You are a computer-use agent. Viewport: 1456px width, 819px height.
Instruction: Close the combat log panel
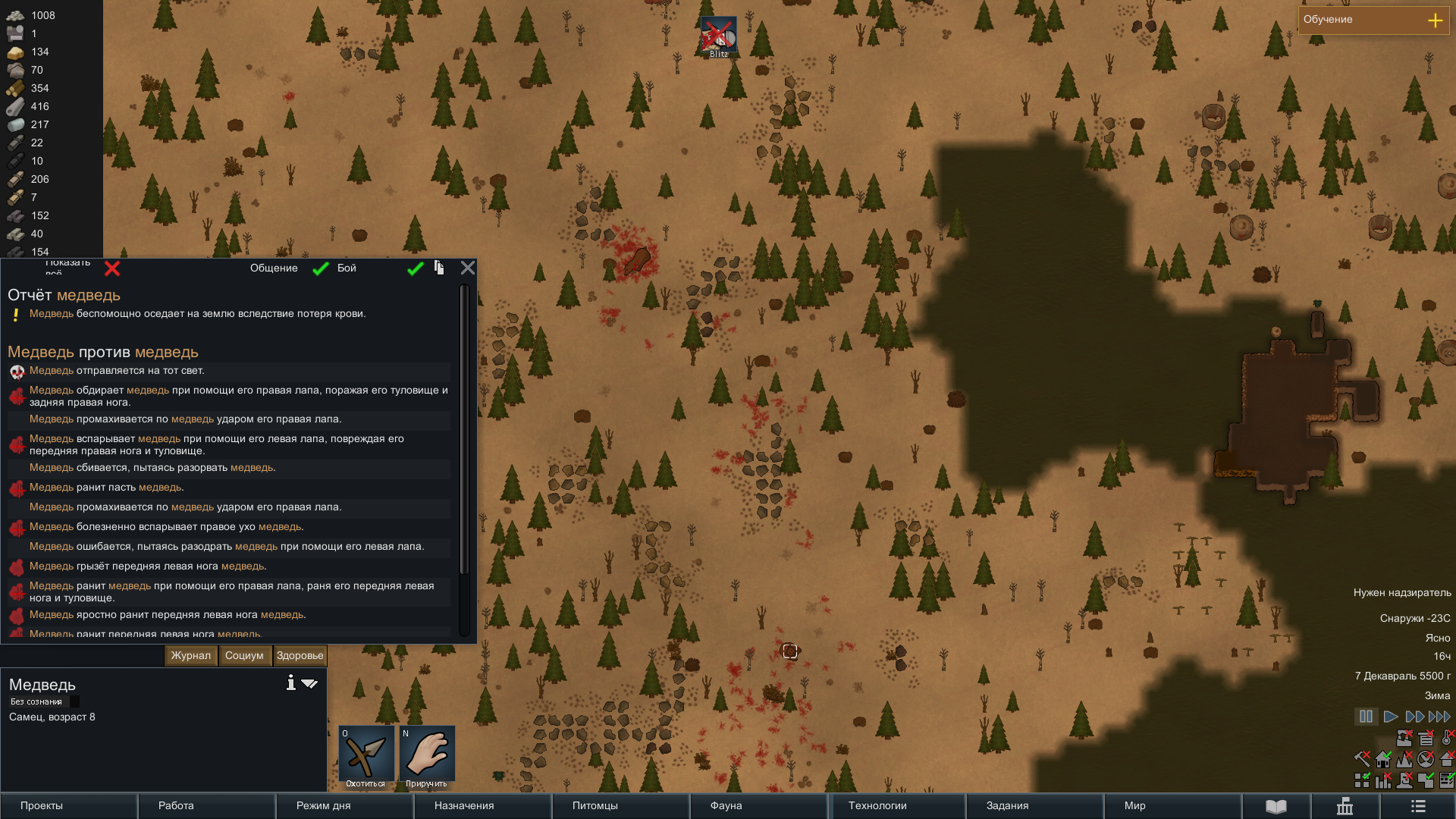468,268
